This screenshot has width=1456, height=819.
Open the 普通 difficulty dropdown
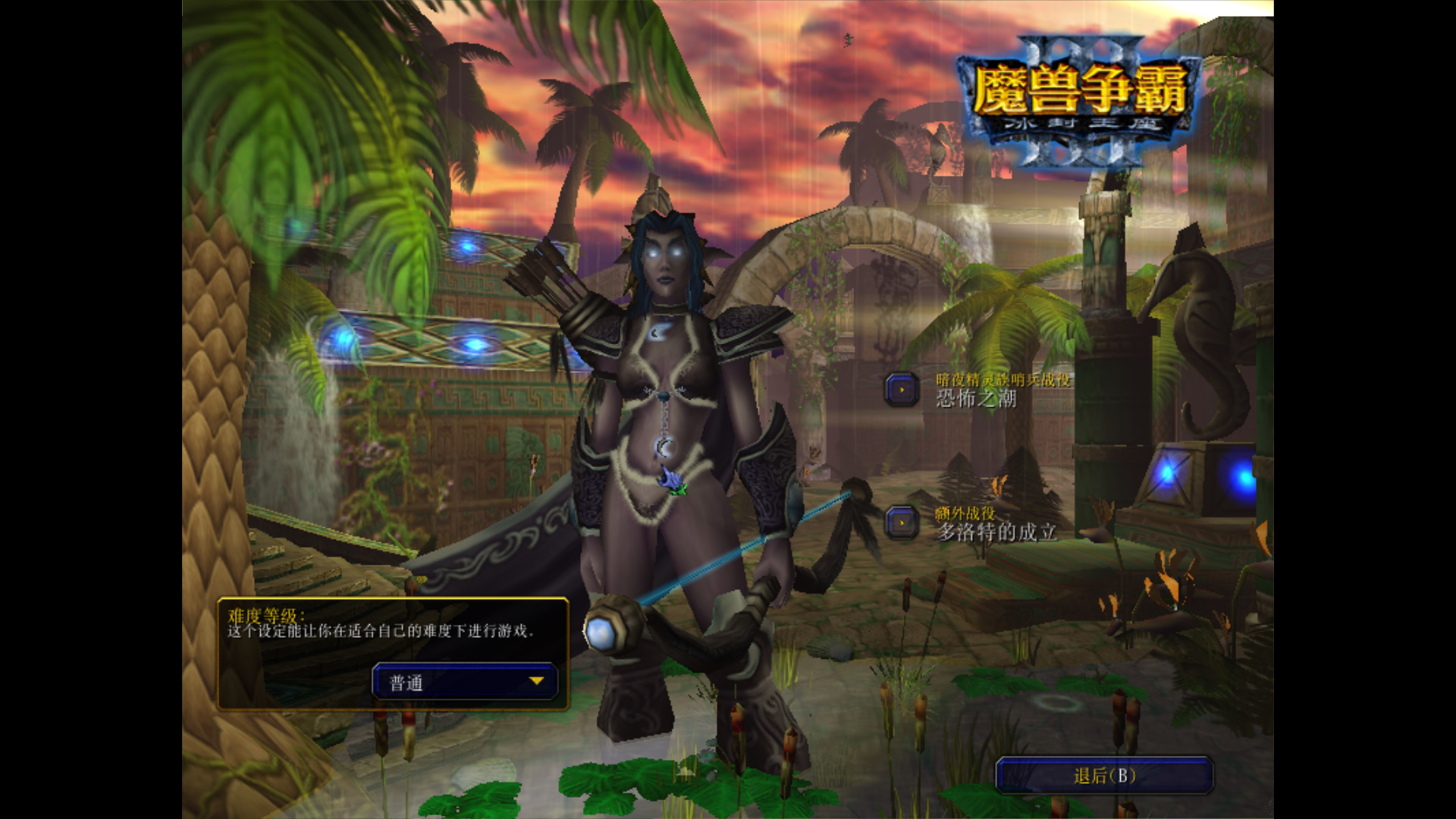click(x=465, y=682)
